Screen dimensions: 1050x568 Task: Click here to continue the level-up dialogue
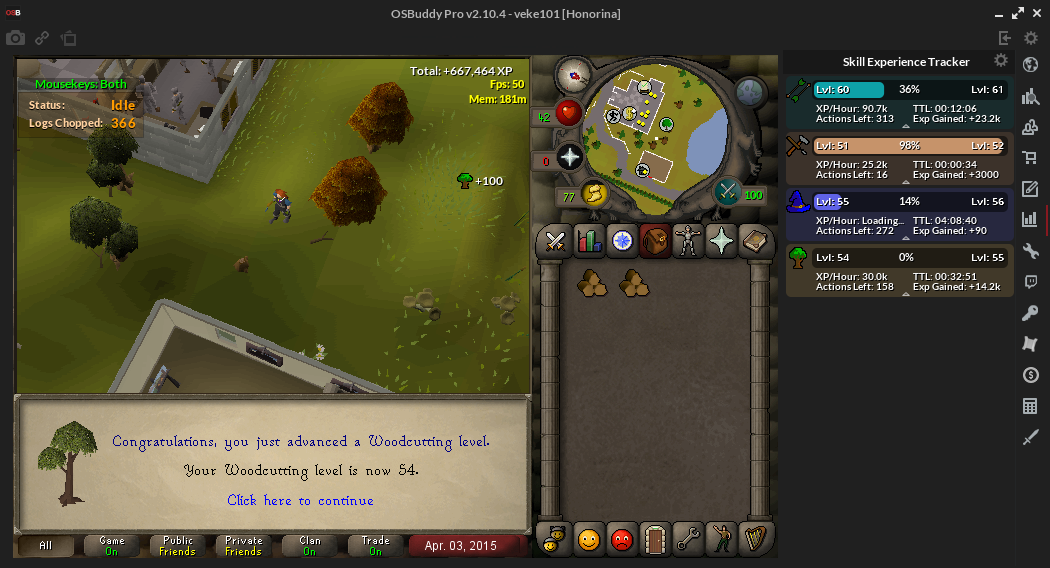(300, 500)
